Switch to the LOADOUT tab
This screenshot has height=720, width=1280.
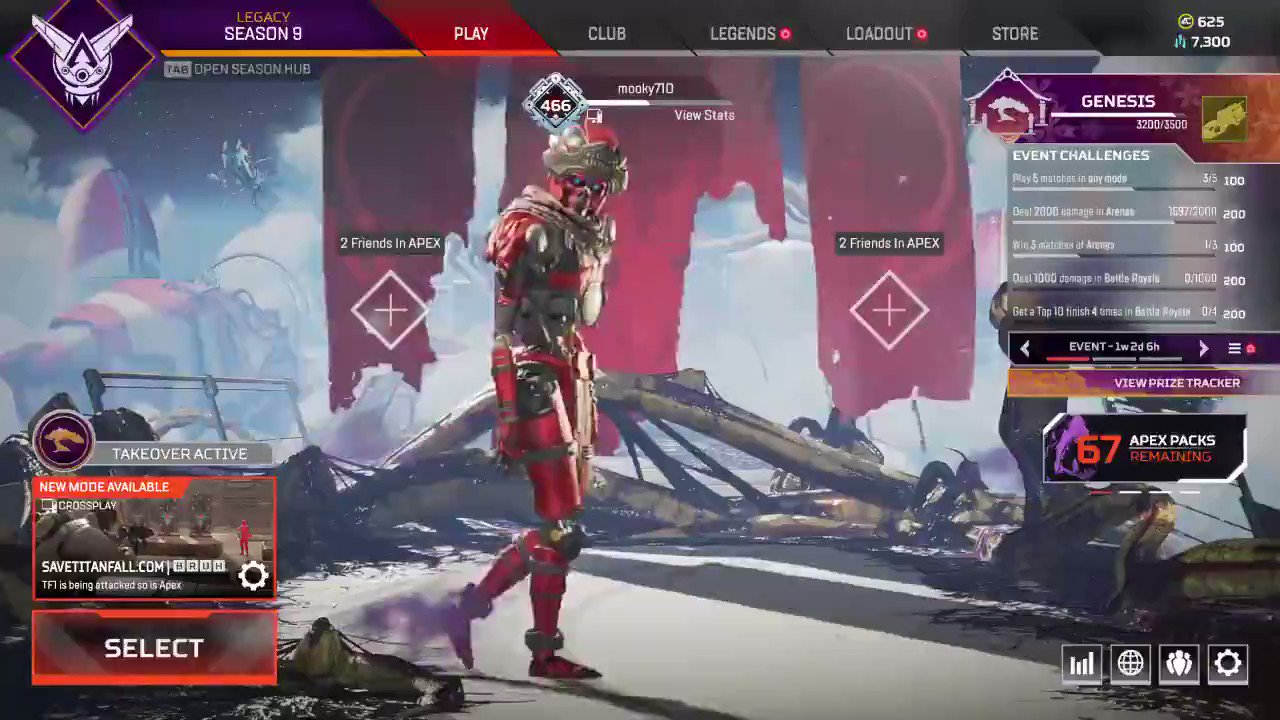click(880, 33)
